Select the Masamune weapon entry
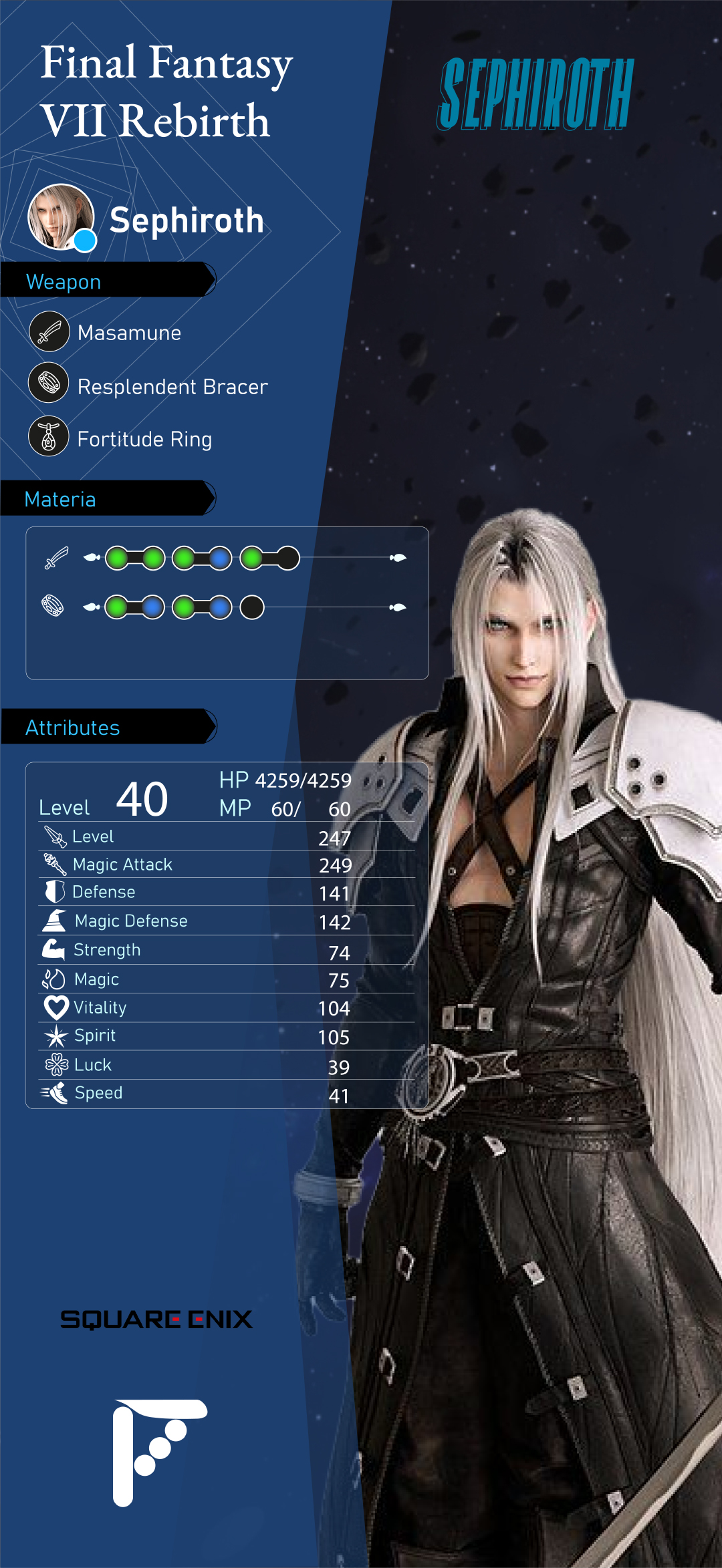The height and width of the screenshot is (1568, 722). (x=129, y=332)
